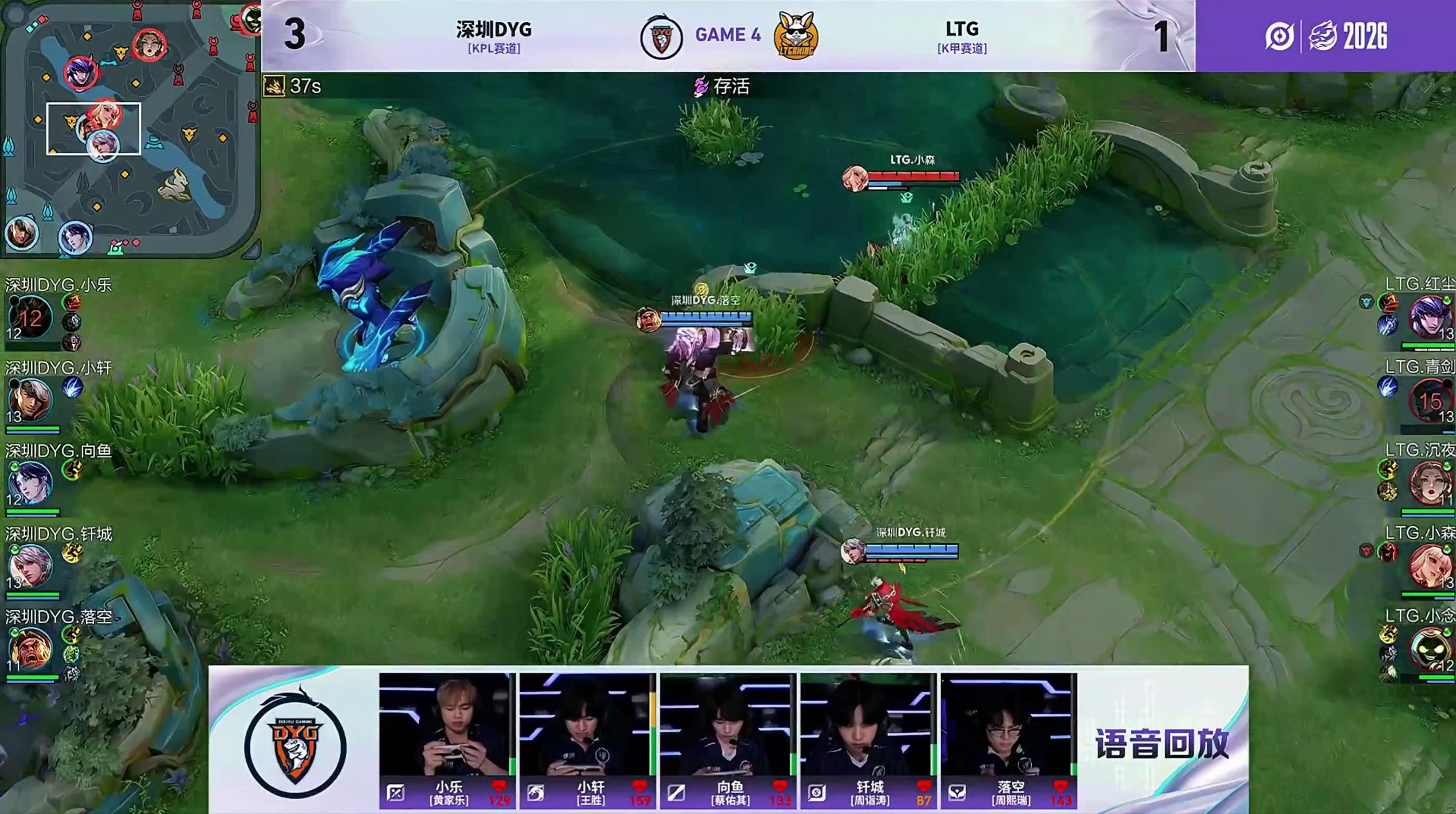The image size is (1456, 814).
Task: Select LTG.小森 hero portrait in right roster
Action: click(1430, 566)
